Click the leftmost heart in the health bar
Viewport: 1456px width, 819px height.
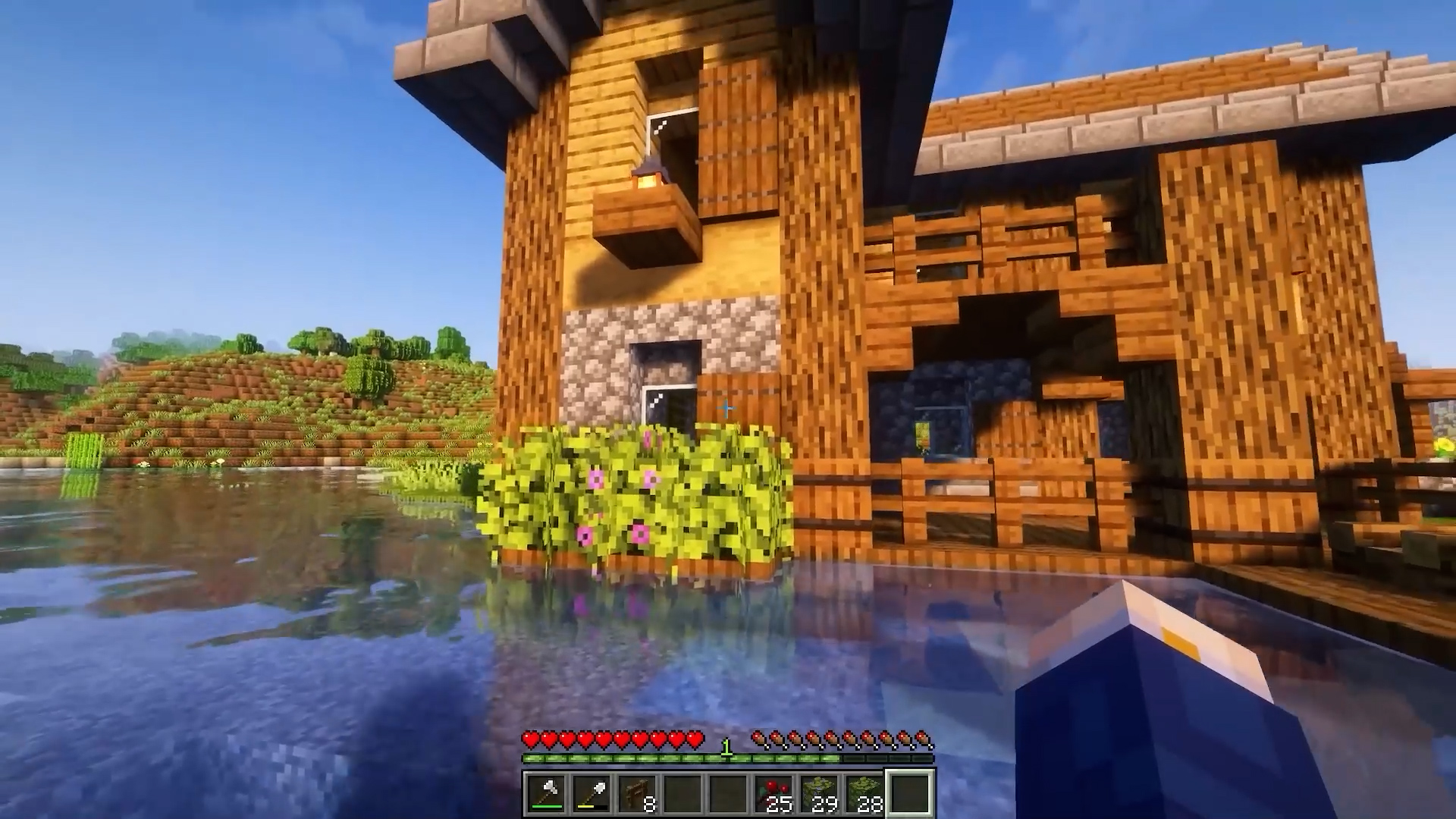529,740
